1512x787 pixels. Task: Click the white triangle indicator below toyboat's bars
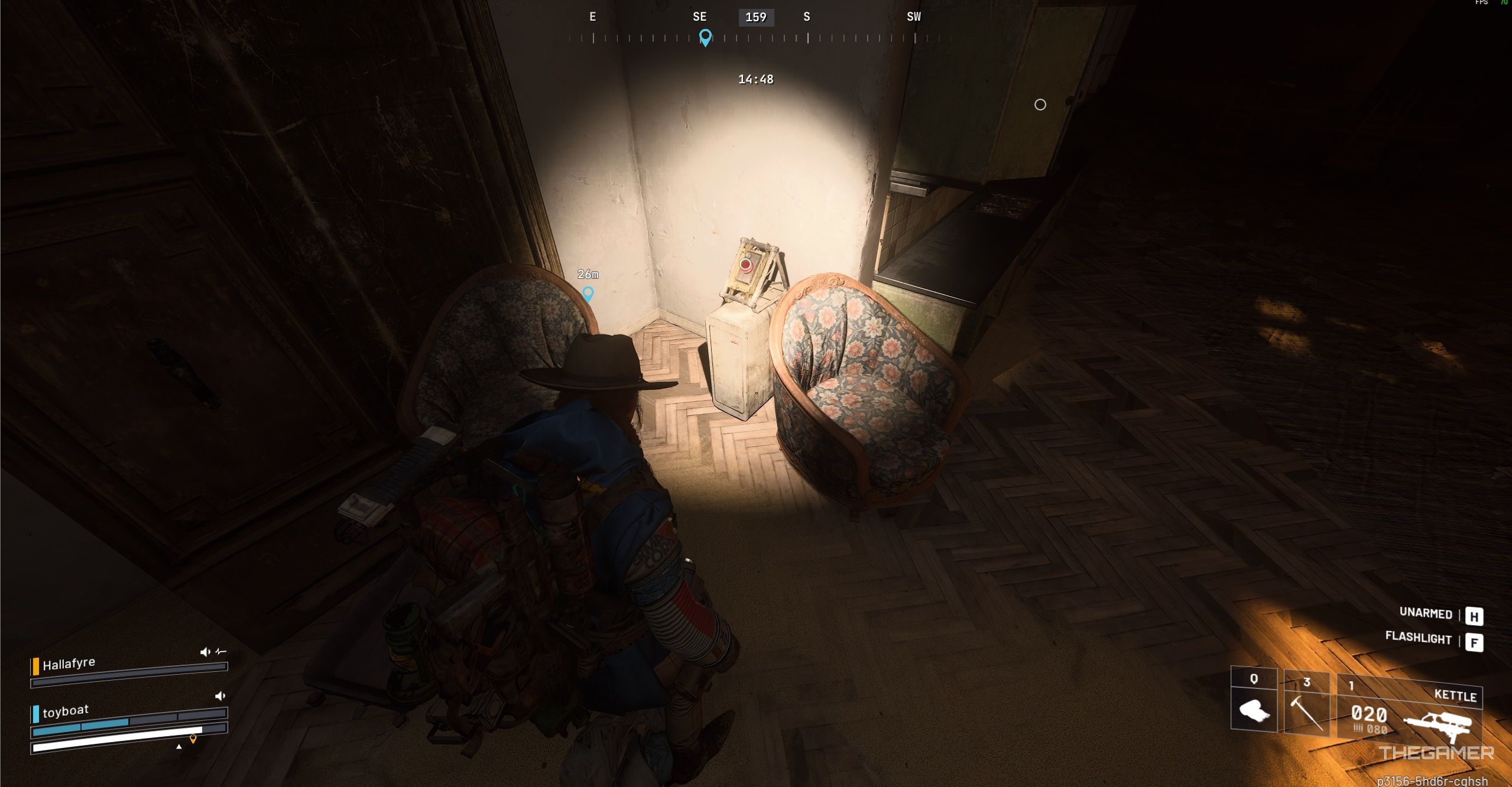pos(179,746)
